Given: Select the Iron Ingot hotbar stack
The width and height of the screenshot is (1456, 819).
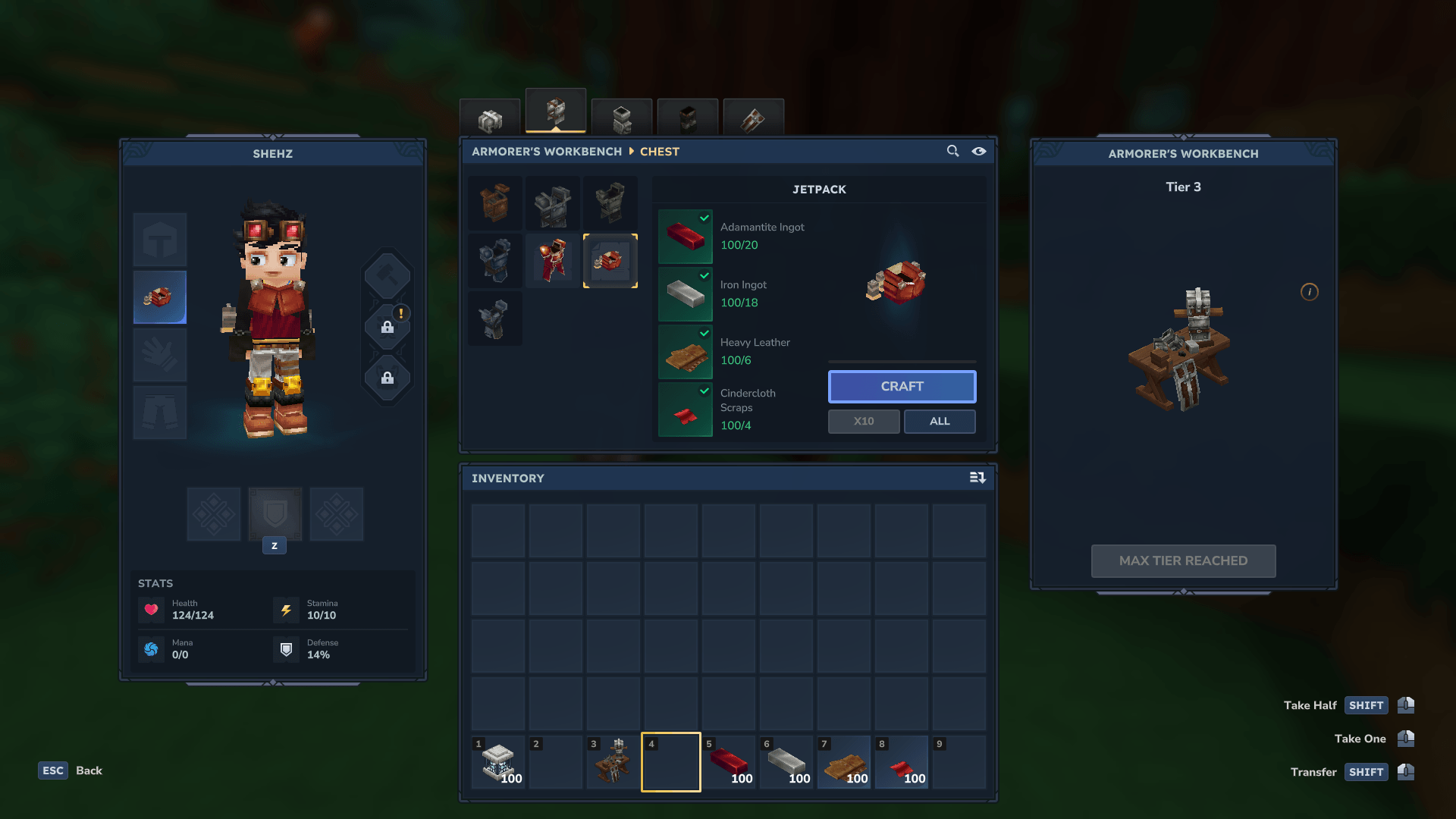Looking at the screenshot, I should coord(786,762).
